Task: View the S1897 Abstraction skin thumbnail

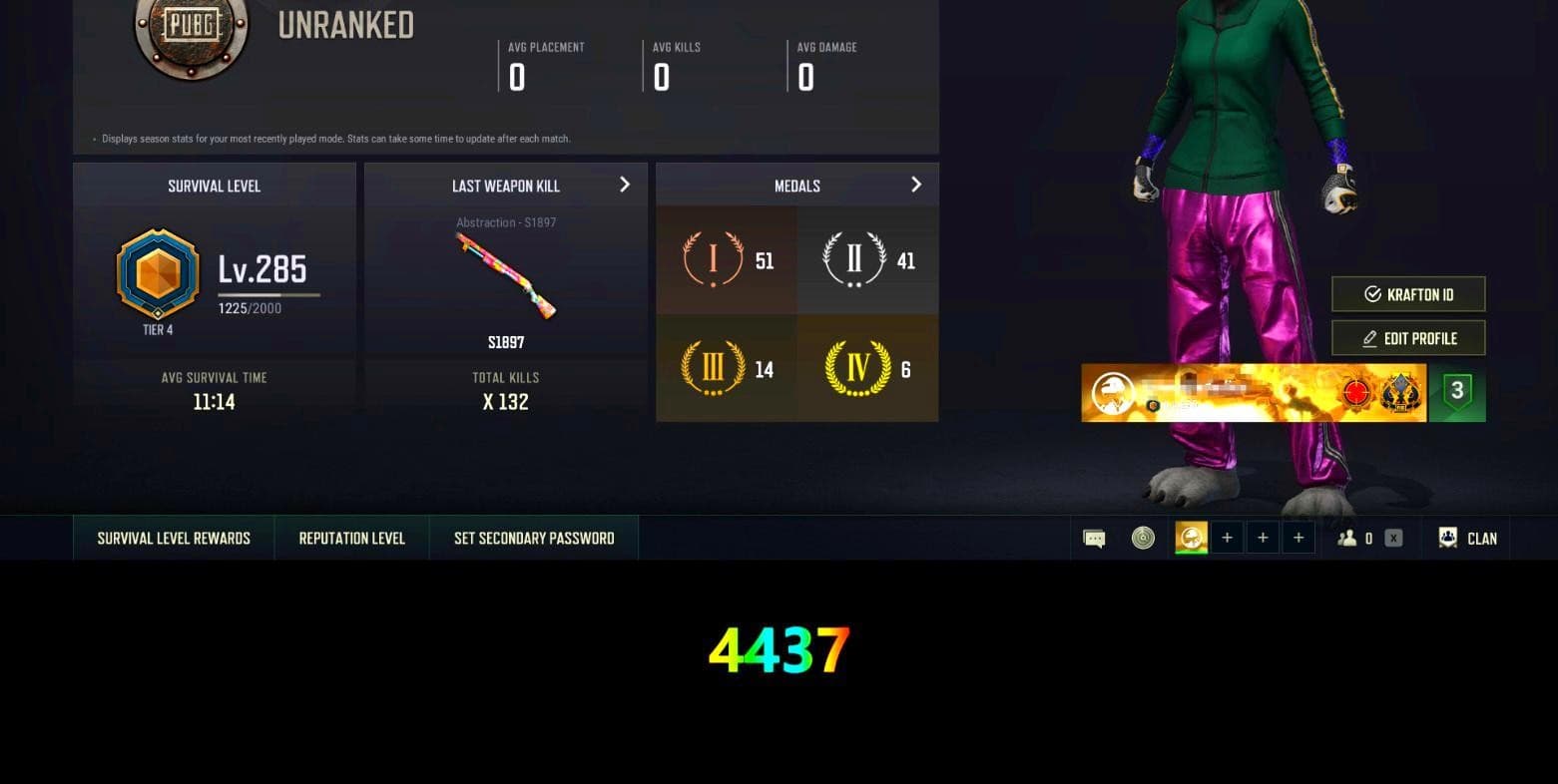Action: [x=504, y=274]
